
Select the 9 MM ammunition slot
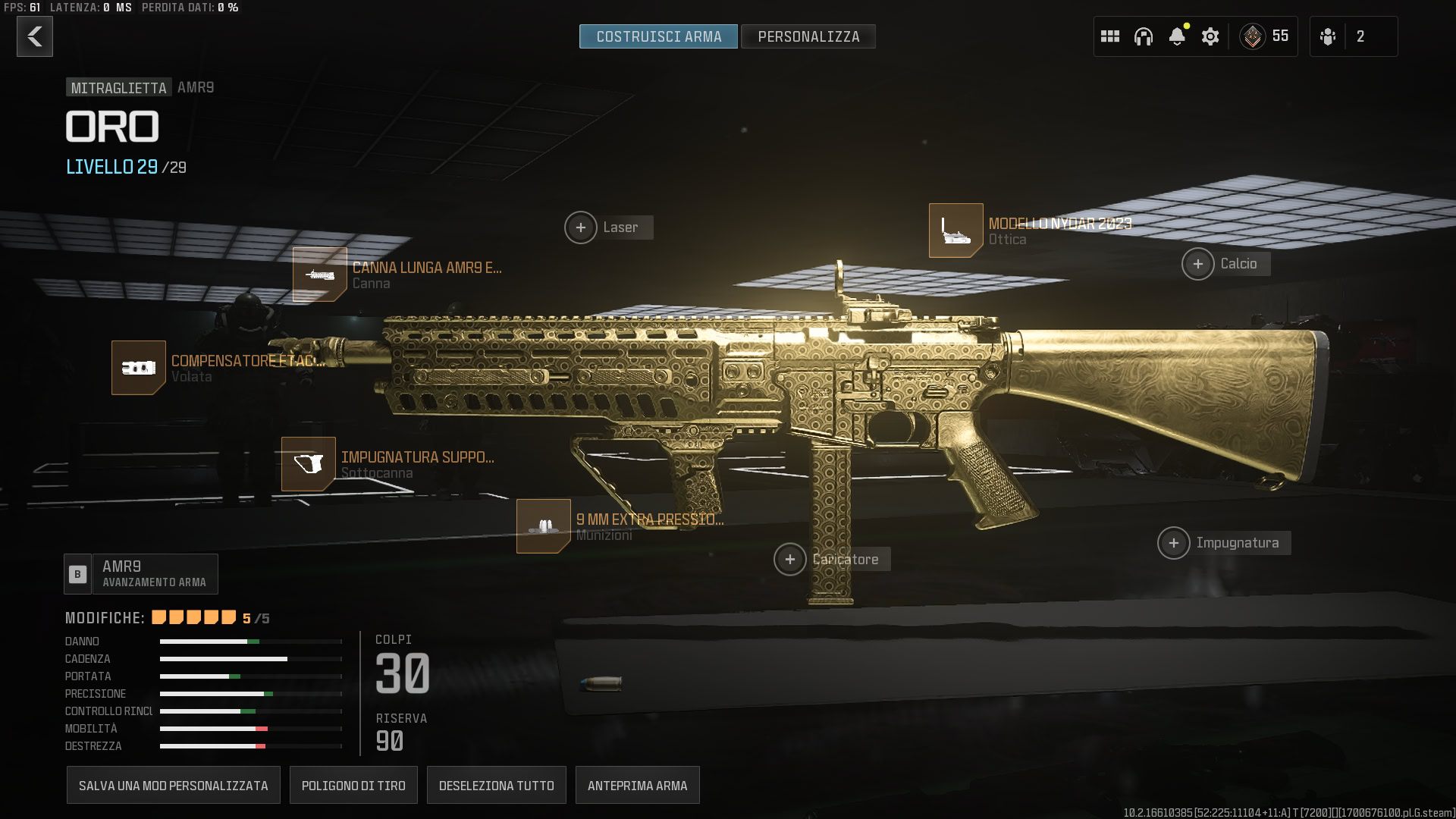544,526
